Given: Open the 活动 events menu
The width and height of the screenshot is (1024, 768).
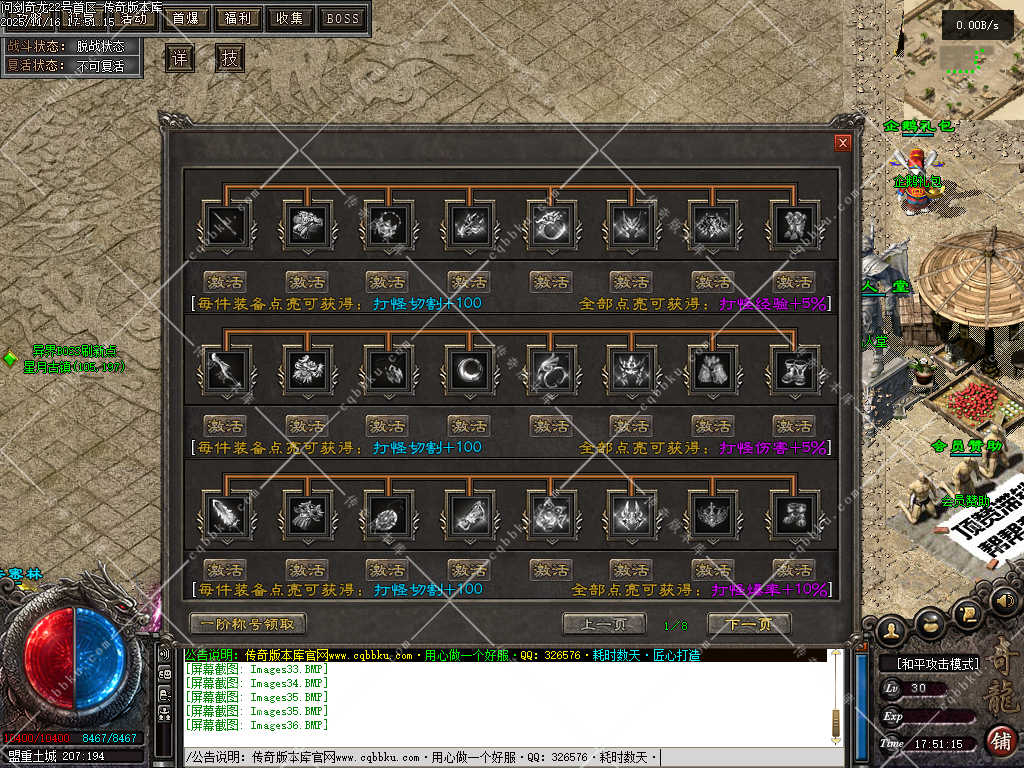Looking at the screenshot, I should point(136,18).
